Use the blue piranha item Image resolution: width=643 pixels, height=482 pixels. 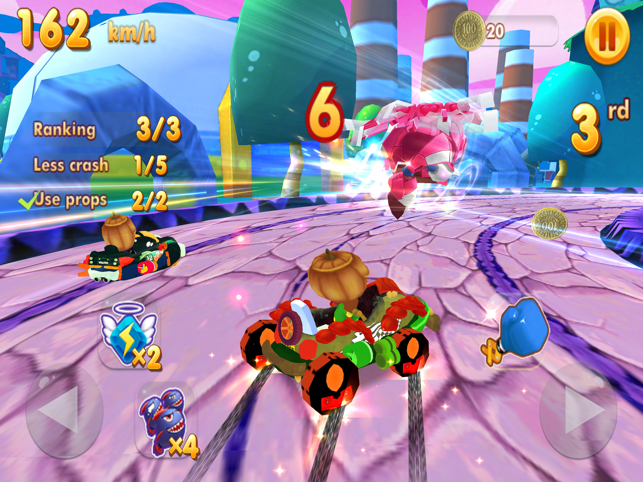tap(164, 421)
